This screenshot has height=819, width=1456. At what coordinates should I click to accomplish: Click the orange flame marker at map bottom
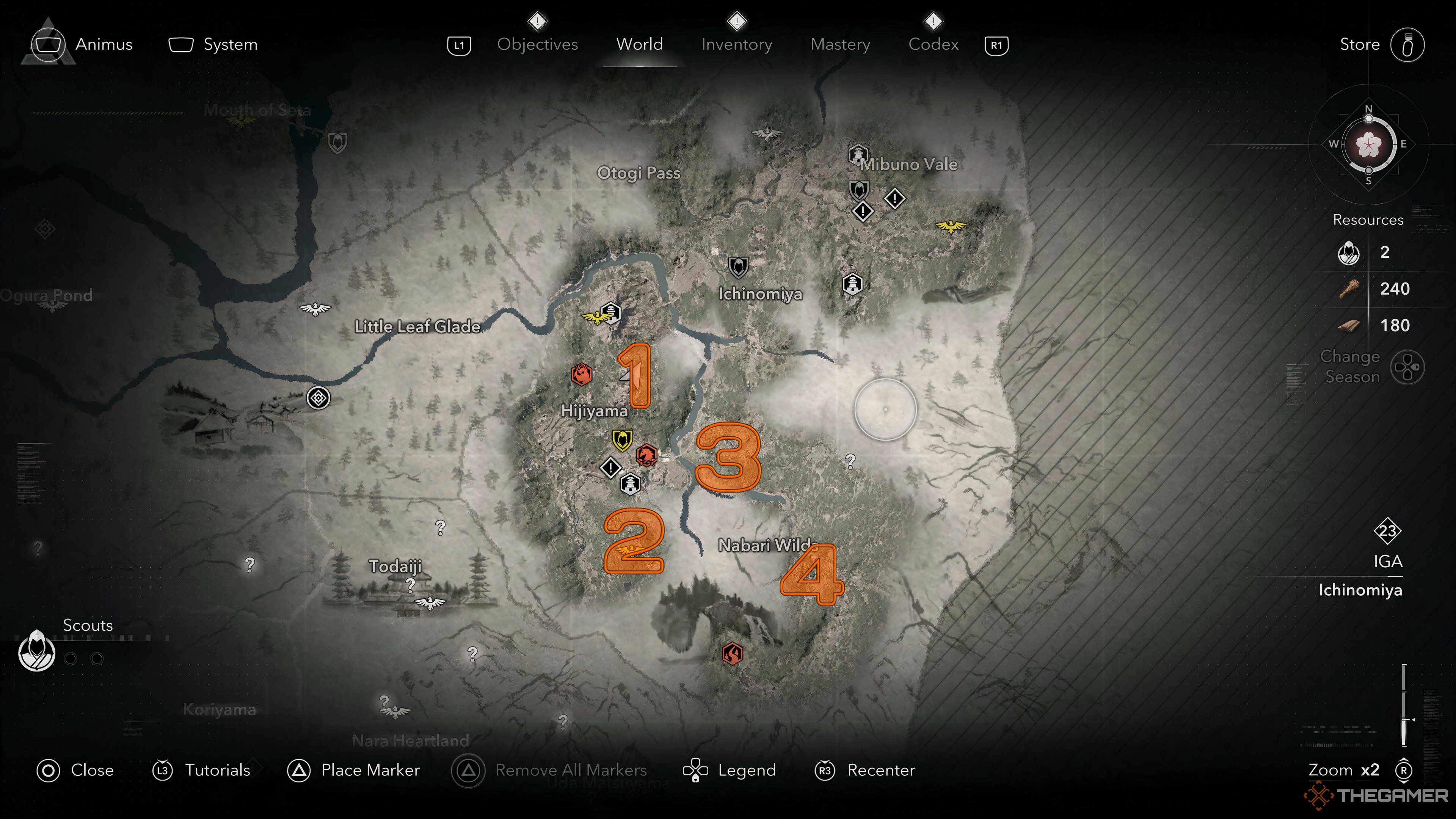coord(733,654)
